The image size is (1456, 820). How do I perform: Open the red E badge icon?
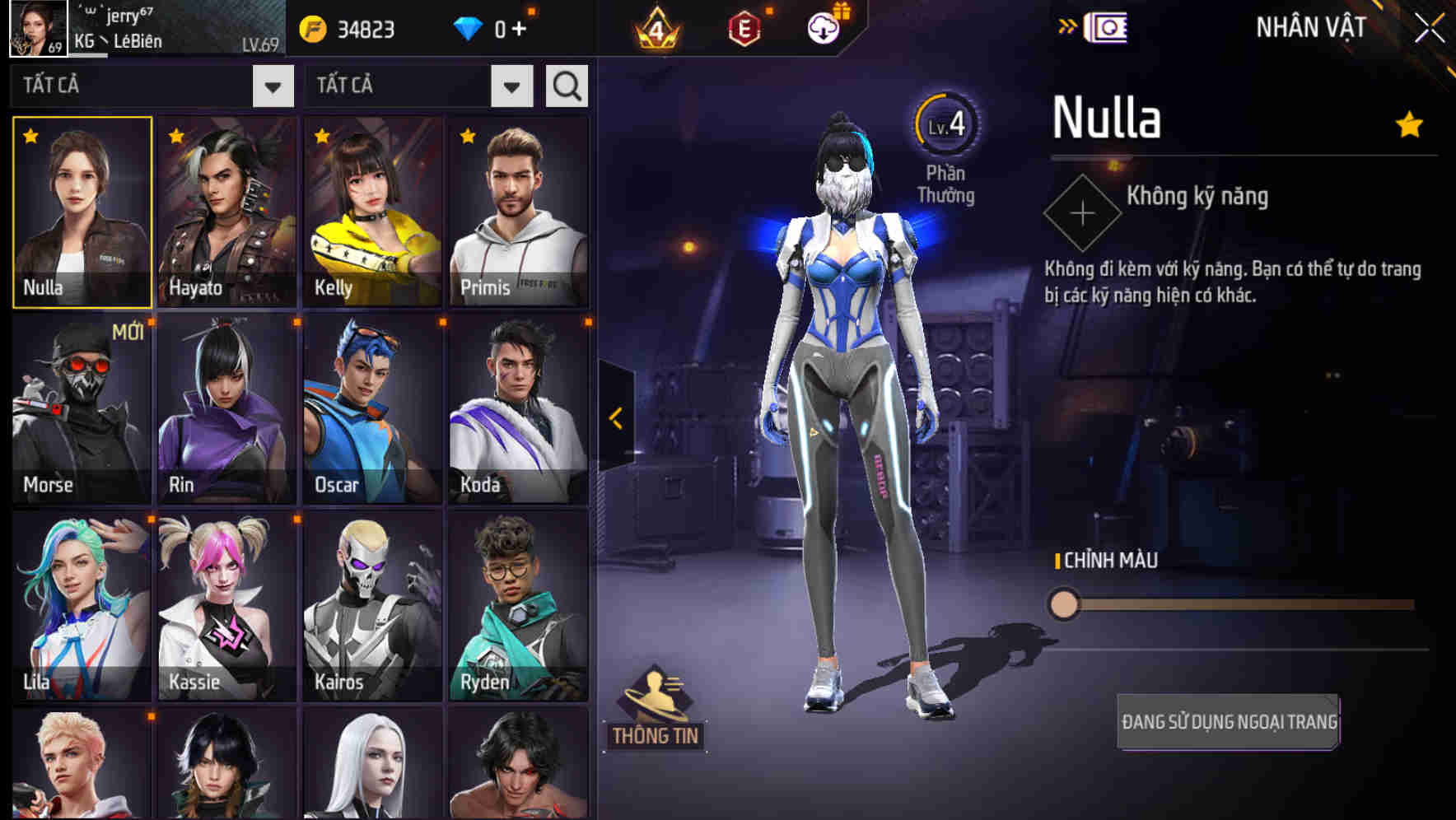pos(745,27)
